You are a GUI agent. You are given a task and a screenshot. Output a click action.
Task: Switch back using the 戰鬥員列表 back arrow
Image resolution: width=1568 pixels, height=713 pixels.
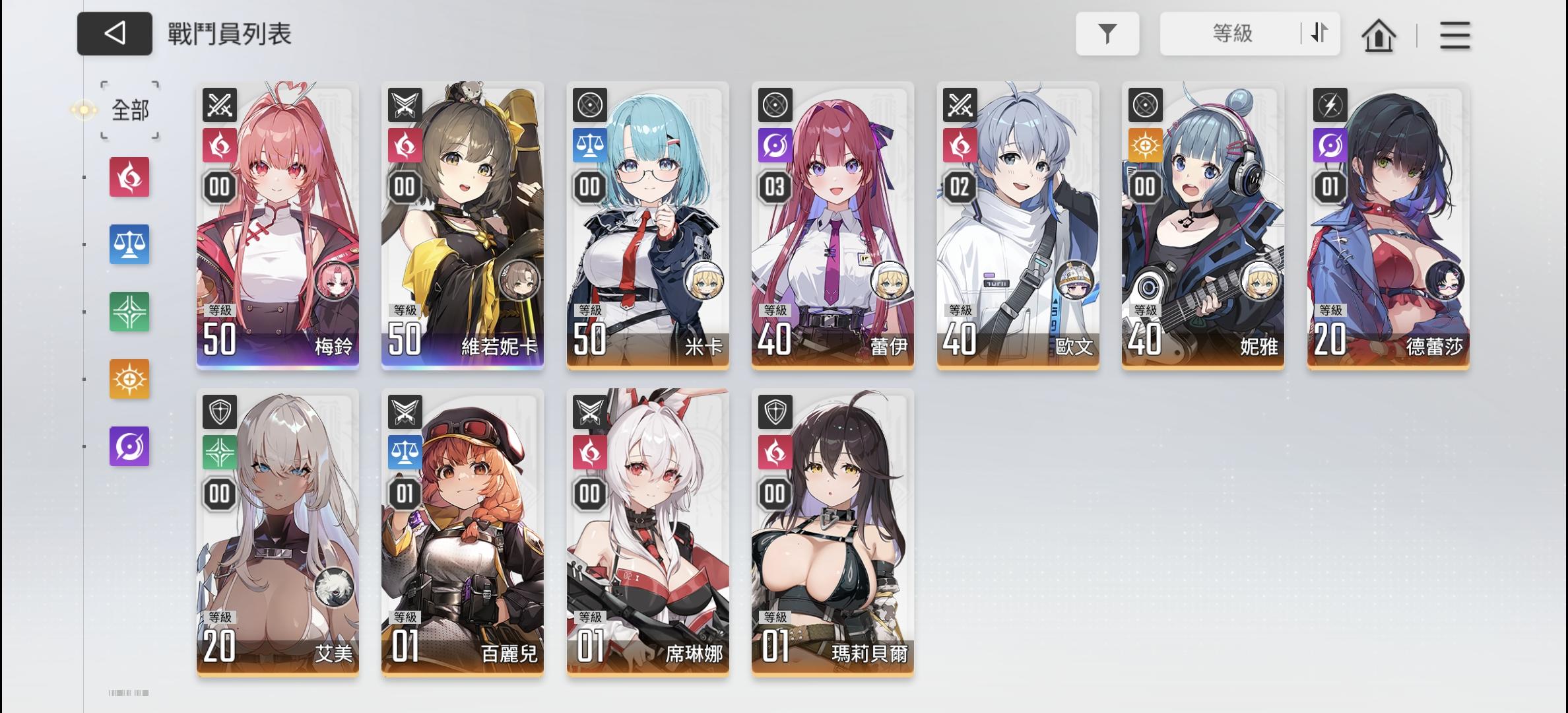click(114, 34)
